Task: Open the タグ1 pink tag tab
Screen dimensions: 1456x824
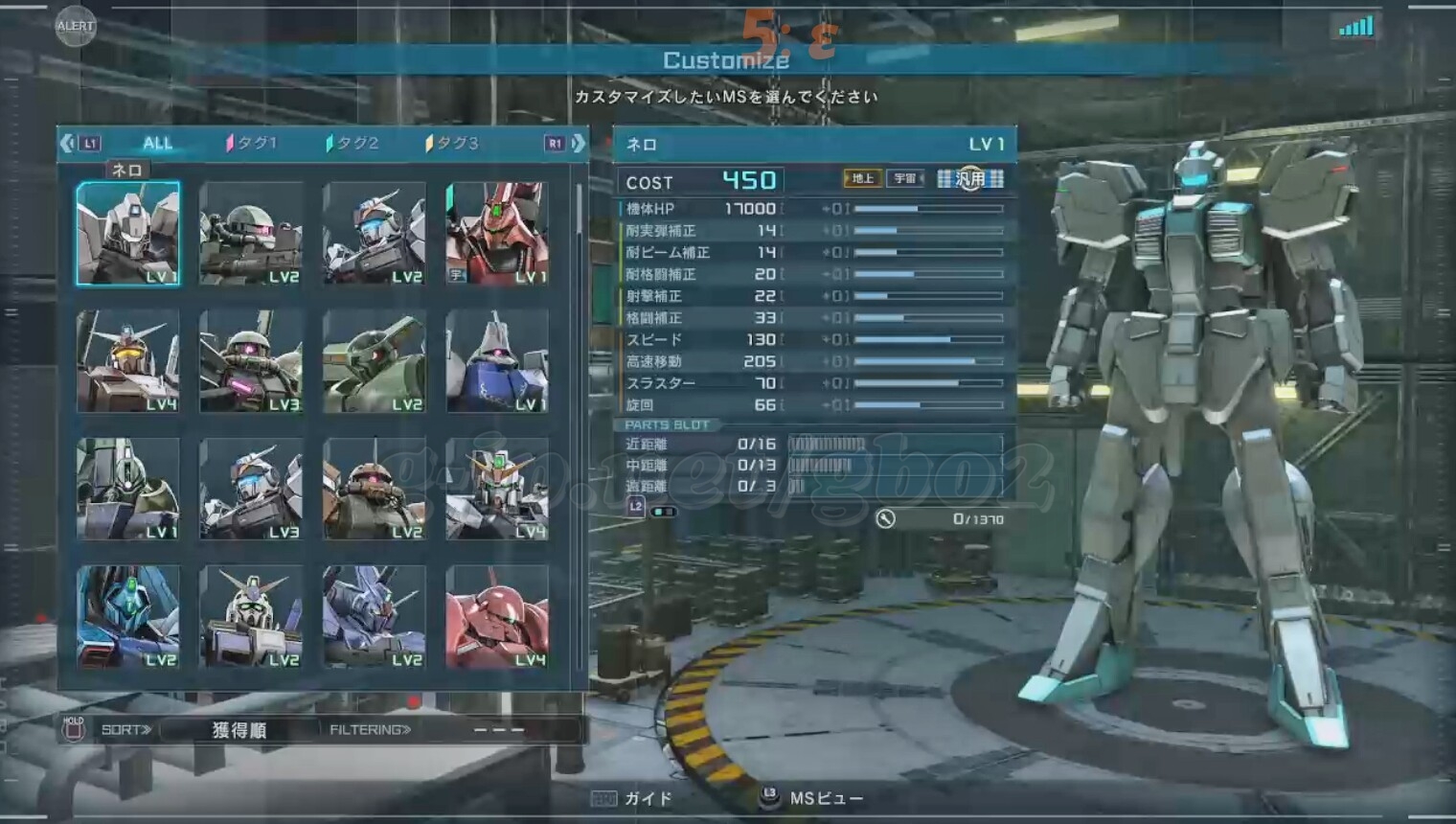Action: tap(252, 143)
